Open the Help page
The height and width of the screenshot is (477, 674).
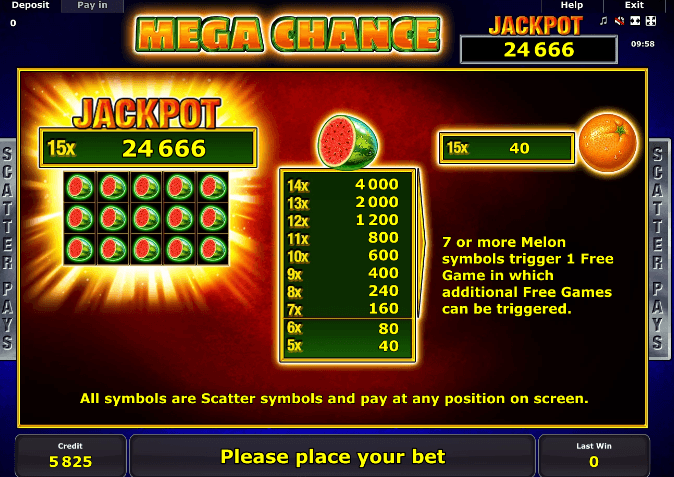572,6
